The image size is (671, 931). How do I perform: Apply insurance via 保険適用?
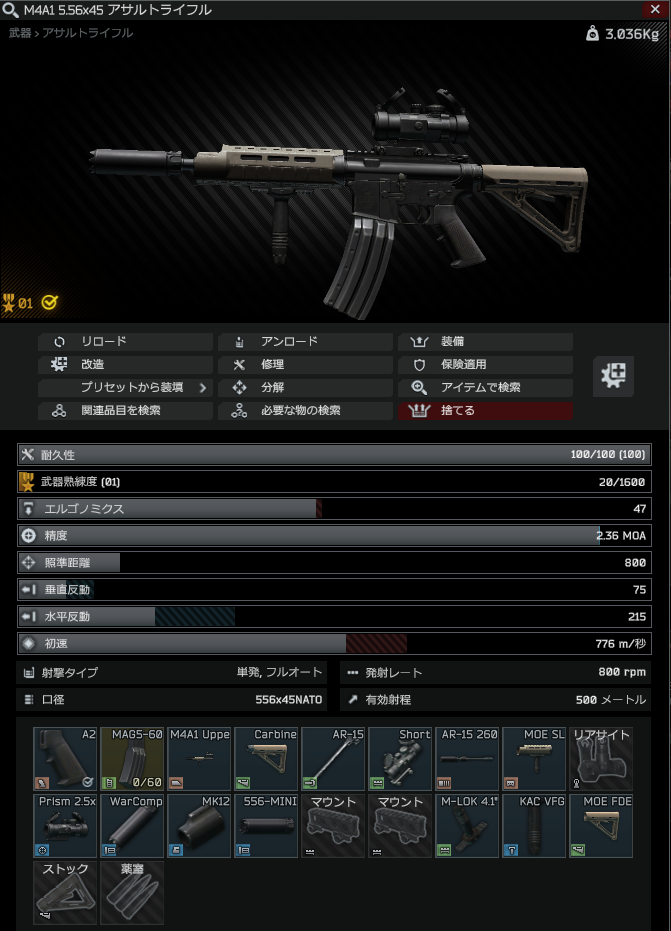[x=485, y=364]
